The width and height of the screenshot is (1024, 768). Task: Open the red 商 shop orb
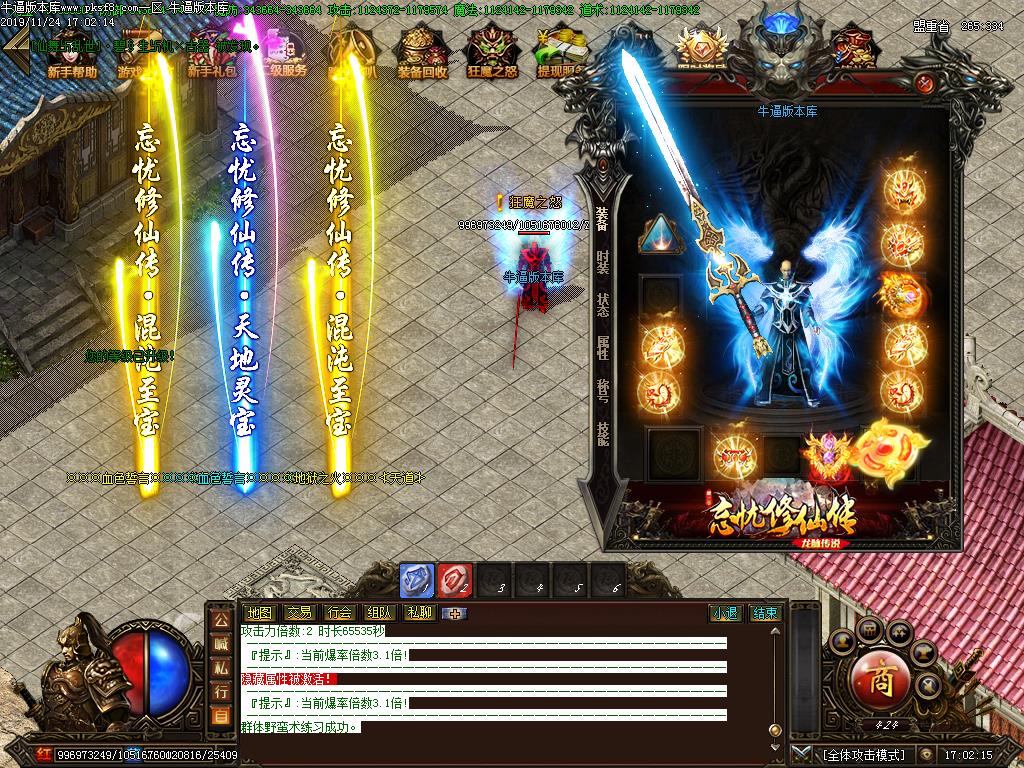click(878, 680)
